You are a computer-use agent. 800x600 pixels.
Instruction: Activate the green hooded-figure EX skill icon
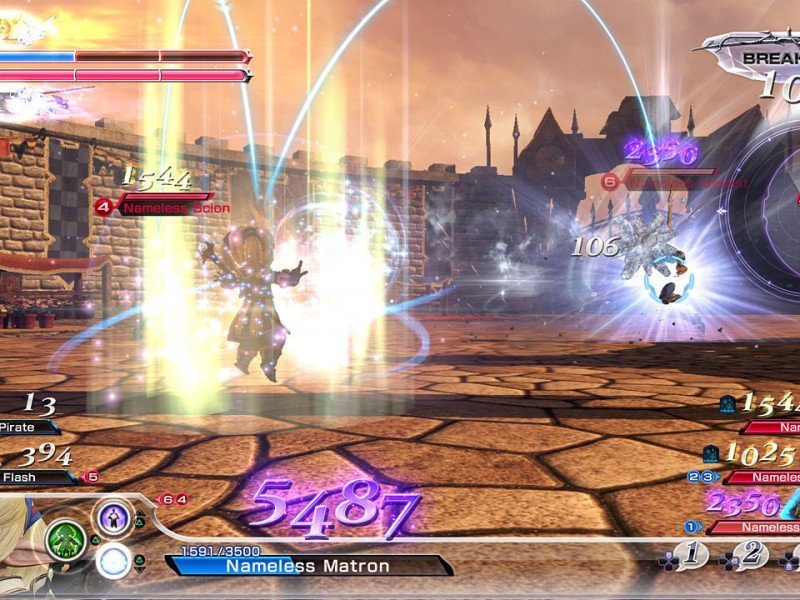tap(65, 541)
